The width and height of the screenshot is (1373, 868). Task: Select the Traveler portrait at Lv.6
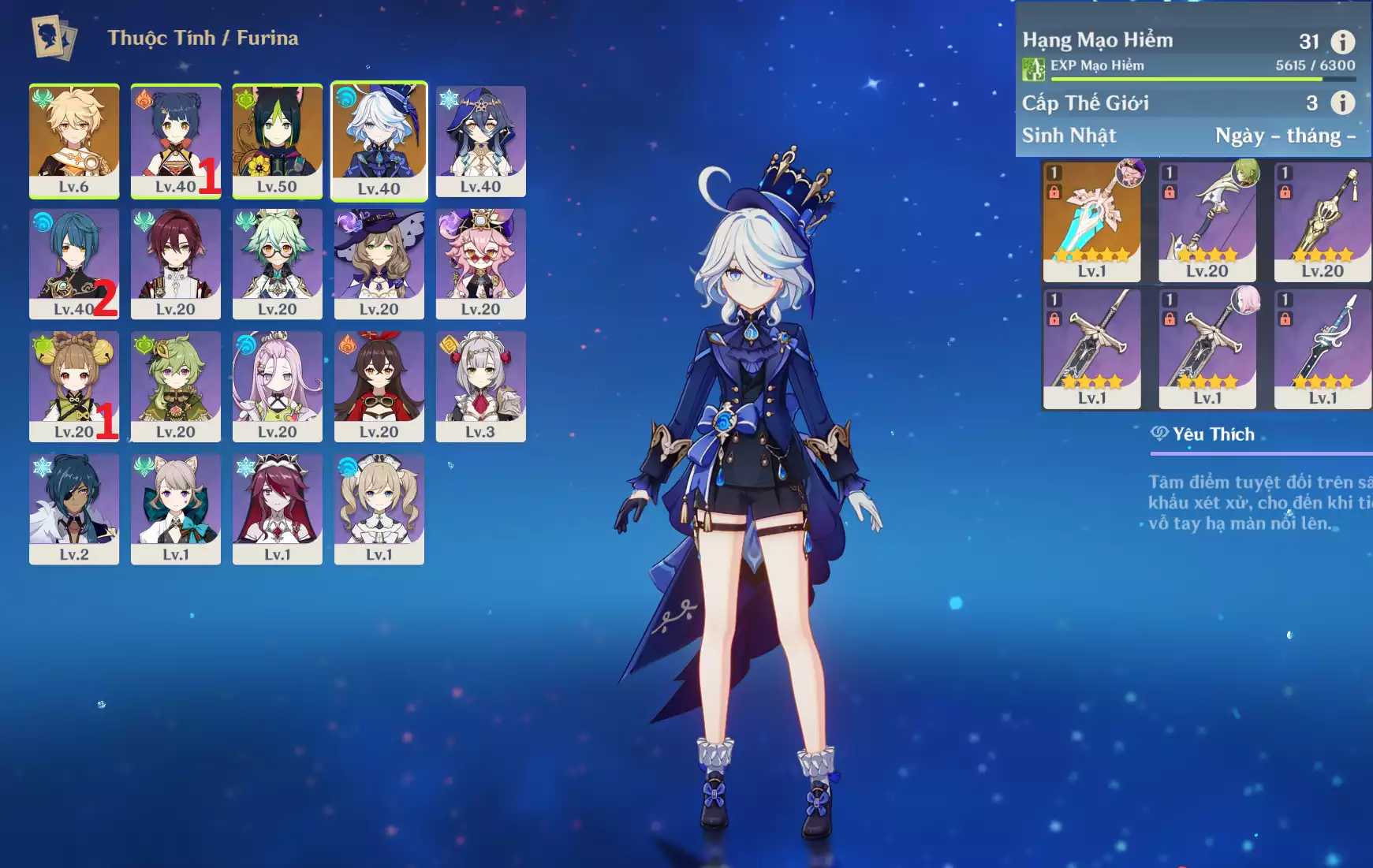pos(74,140)
